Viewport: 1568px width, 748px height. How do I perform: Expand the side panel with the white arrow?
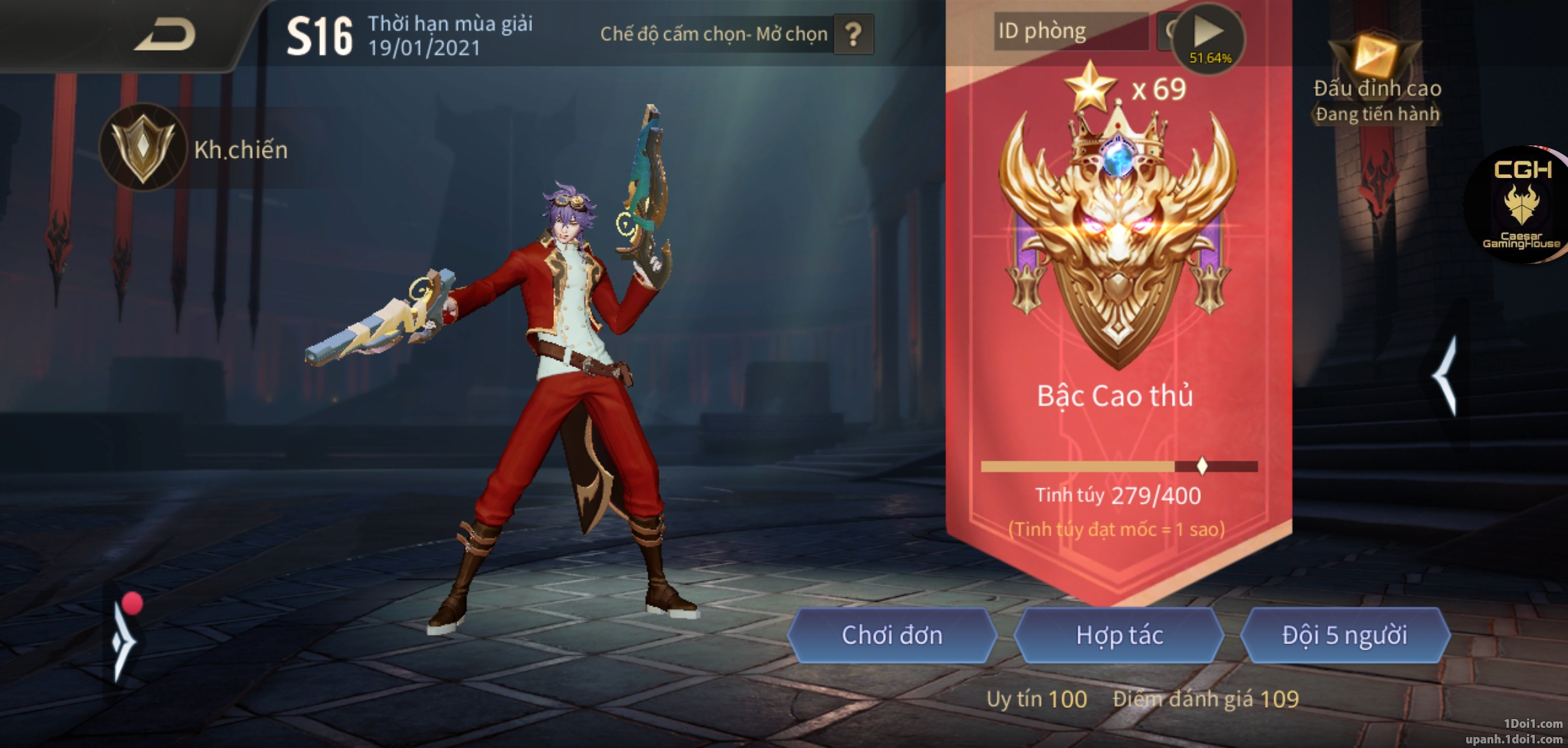click(x=1446, y=376)
